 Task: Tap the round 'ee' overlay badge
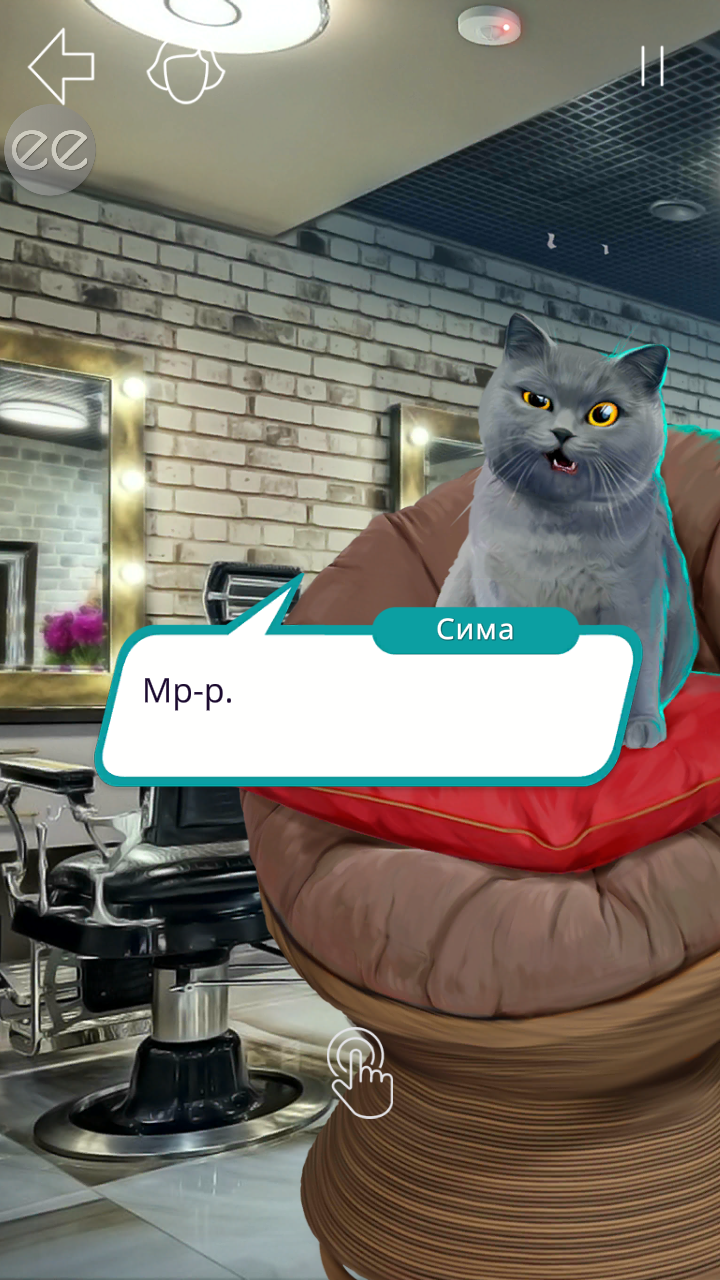[x=50, y=150]
